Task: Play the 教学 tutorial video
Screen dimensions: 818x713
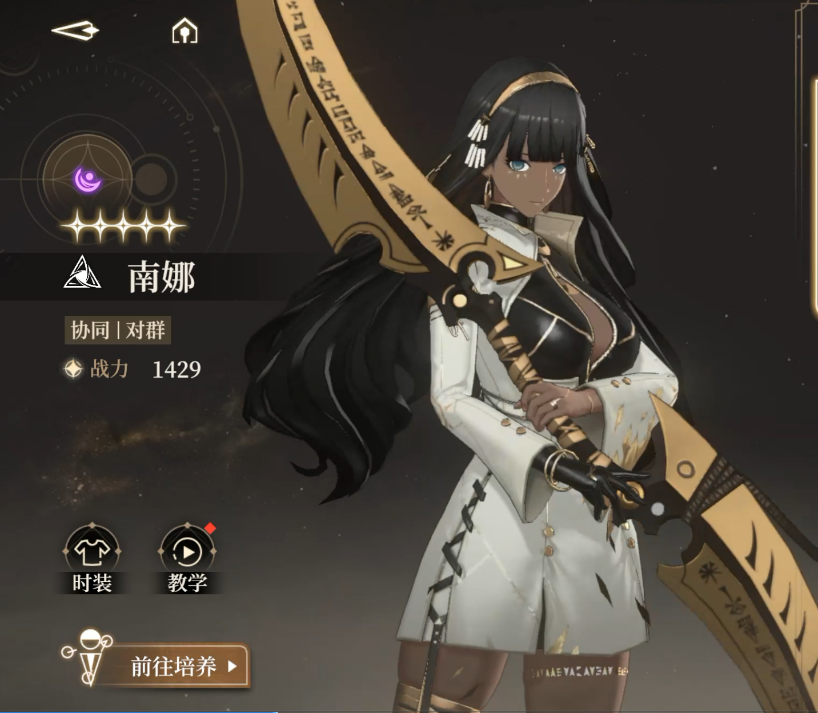Action: point(187,553)
